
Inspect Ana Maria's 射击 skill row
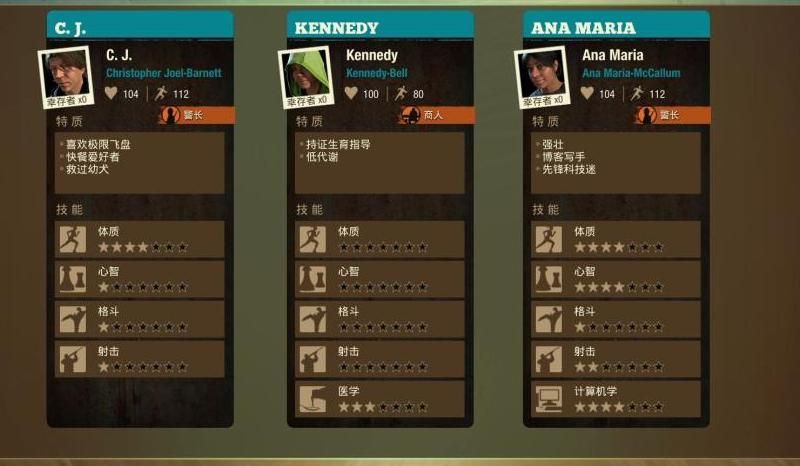[x=616, y=359]
